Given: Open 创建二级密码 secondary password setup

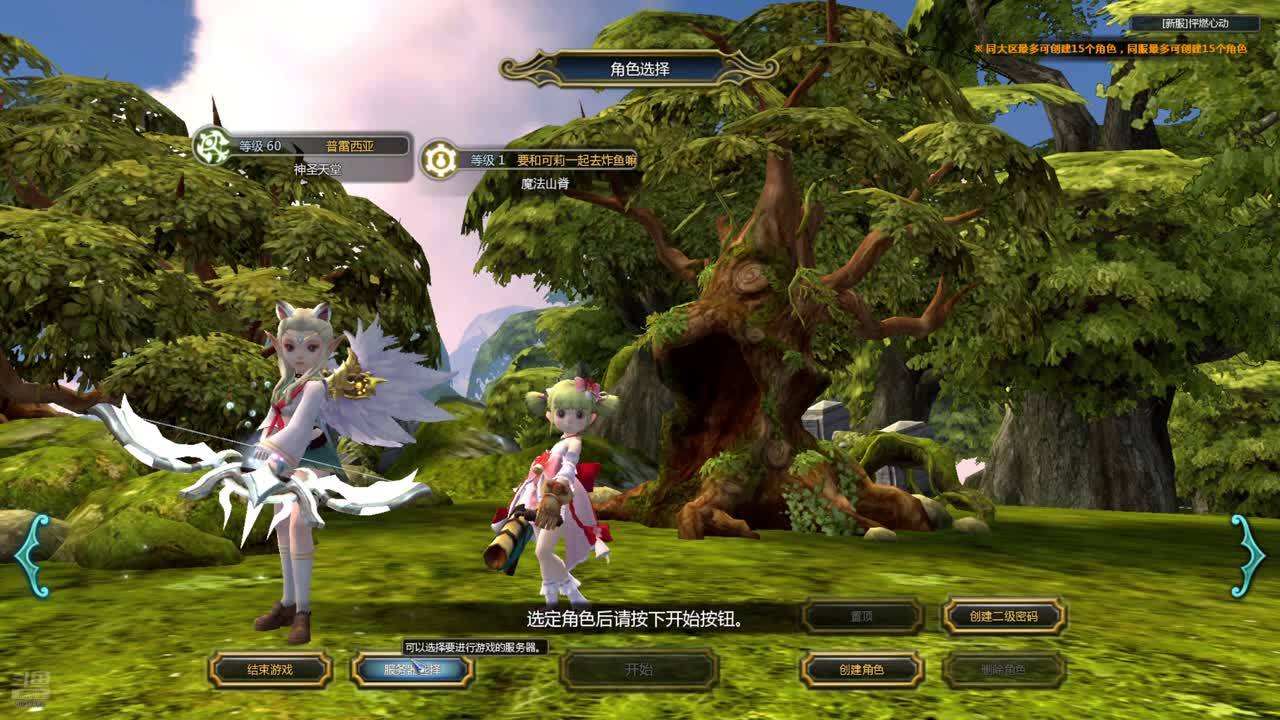Looking at the screenshot, I should point(1004,617).
